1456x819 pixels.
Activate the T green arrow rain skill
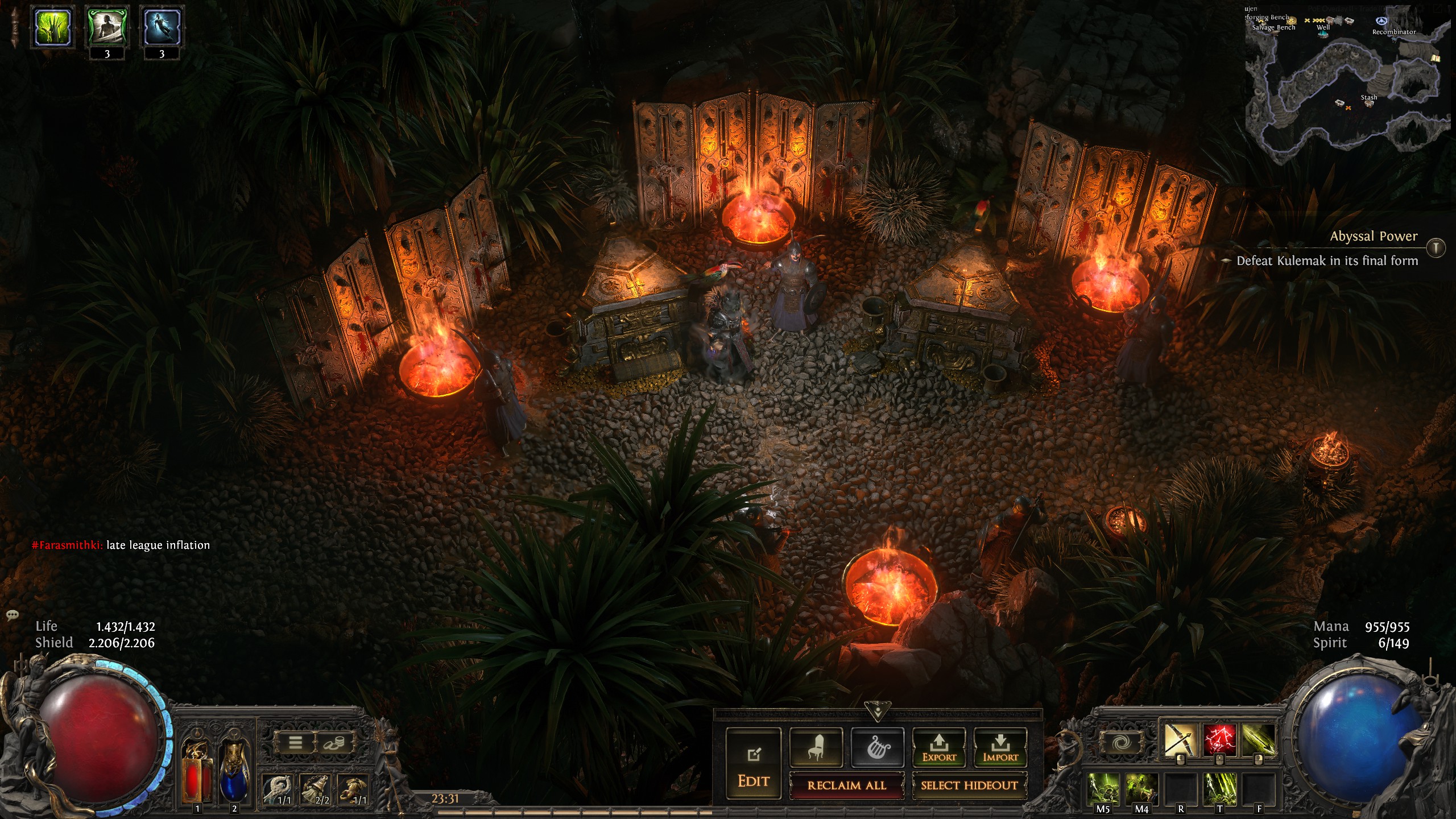pyautogui.click(x=1219, y=789)
